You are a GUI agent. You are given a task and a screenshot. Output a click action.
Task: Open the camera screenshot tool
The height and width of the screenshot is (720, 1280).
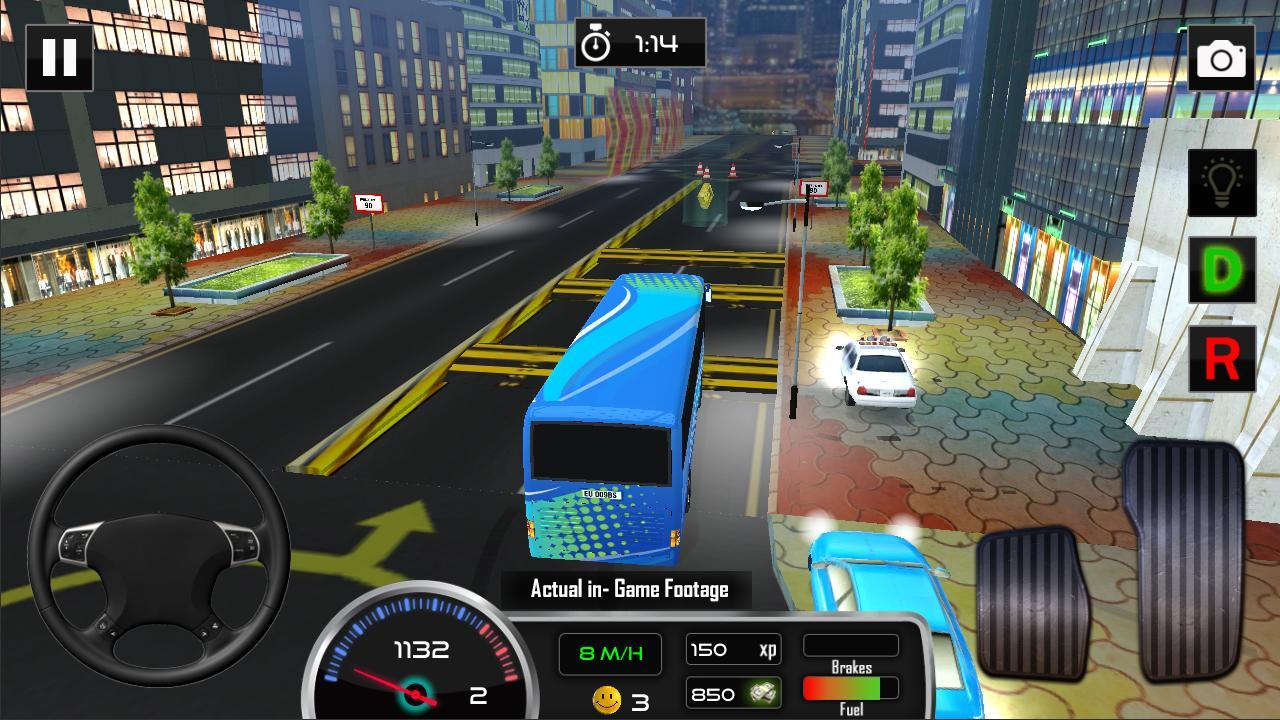pos(1222,57)
